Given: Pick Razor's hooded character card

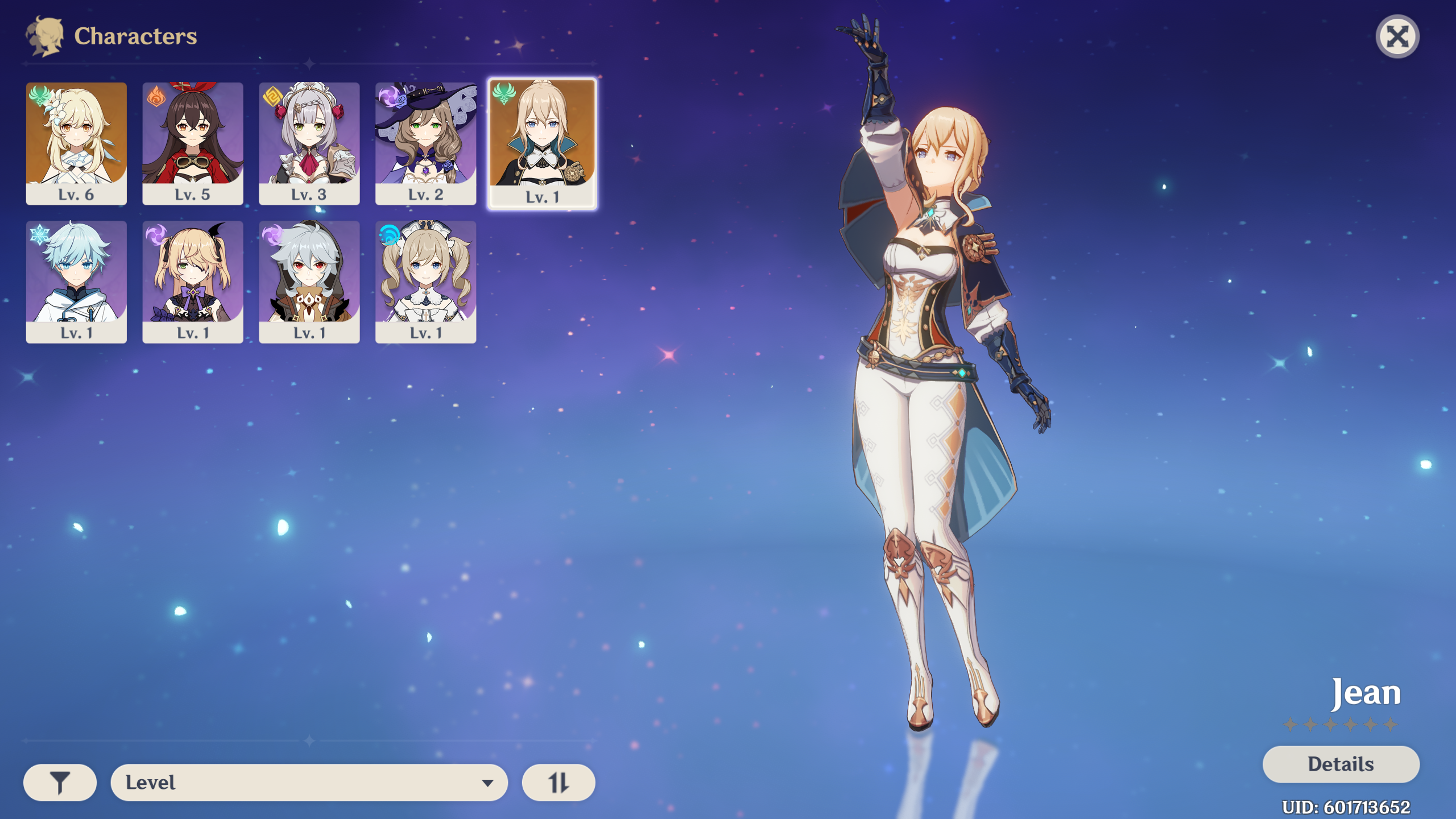Looking at the screenshot, I should pyautogui.click(x=309, y=282).
